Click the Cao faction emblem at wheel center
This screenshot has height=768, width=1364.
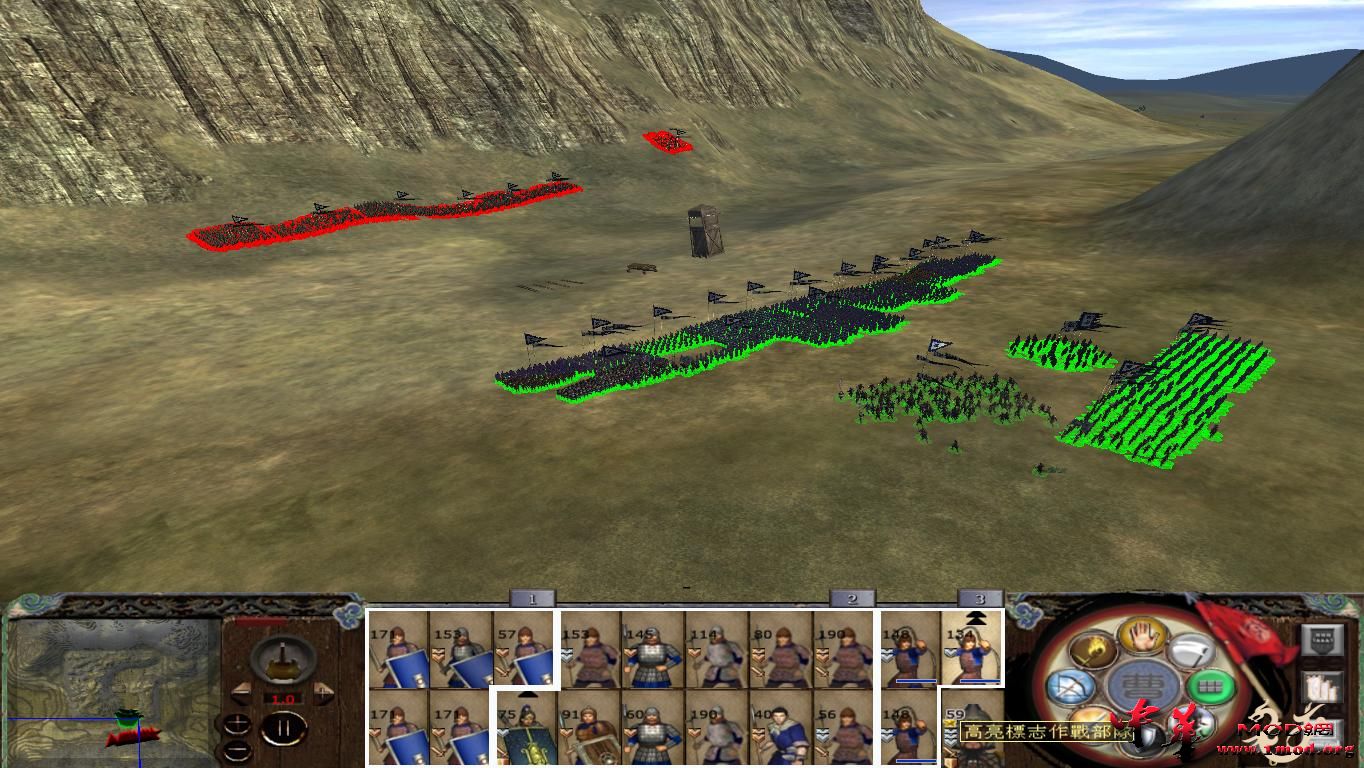(x=1141, y=686)
